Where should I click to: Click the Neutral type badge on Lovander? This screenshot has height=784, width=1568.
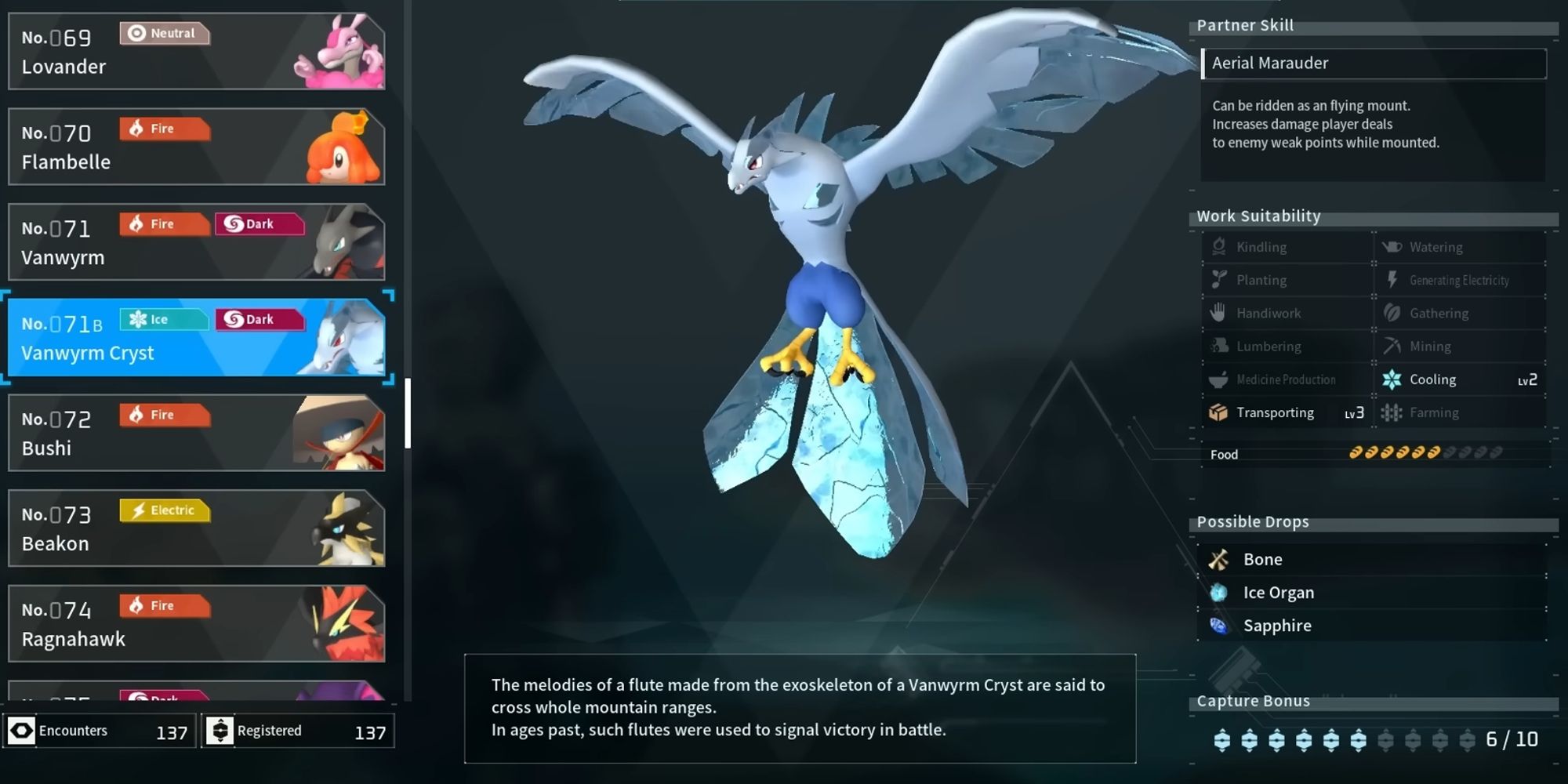pos(164,33)
